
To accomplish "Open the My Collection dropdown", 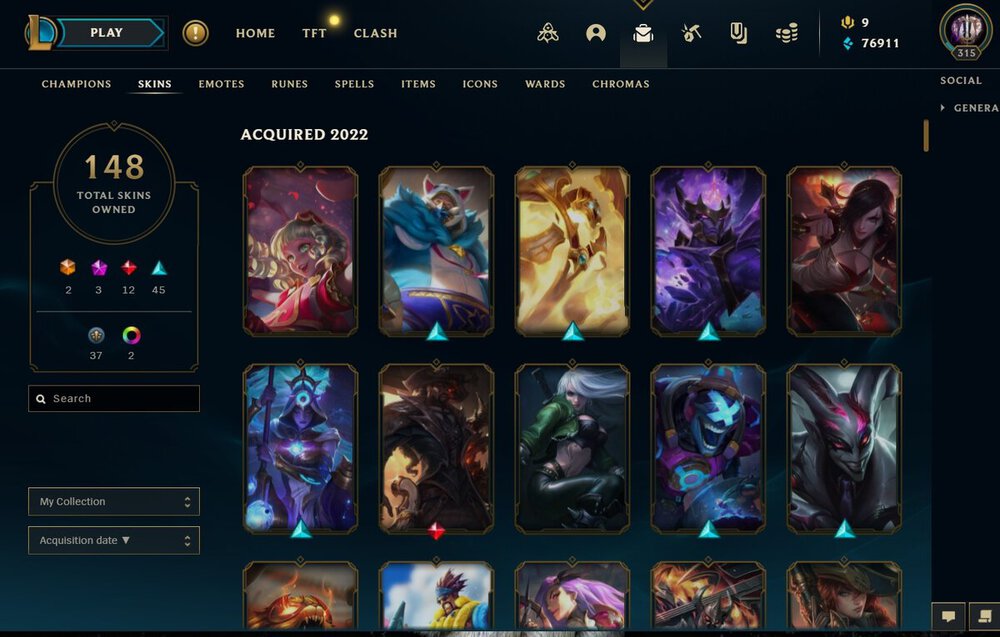I will (114, 502).
